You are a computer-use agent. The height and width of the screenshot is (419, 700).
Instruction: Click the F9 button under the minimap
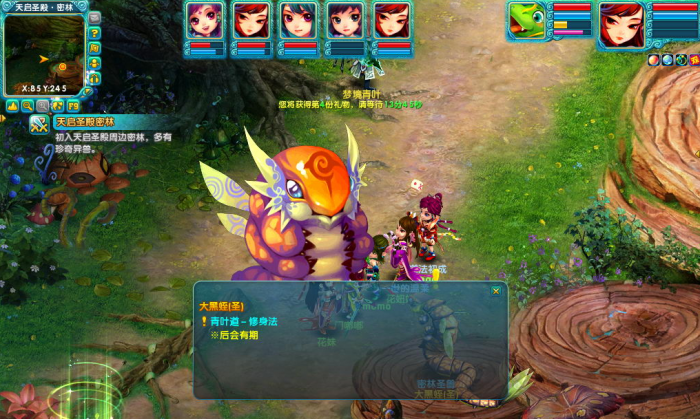(73, 105)
